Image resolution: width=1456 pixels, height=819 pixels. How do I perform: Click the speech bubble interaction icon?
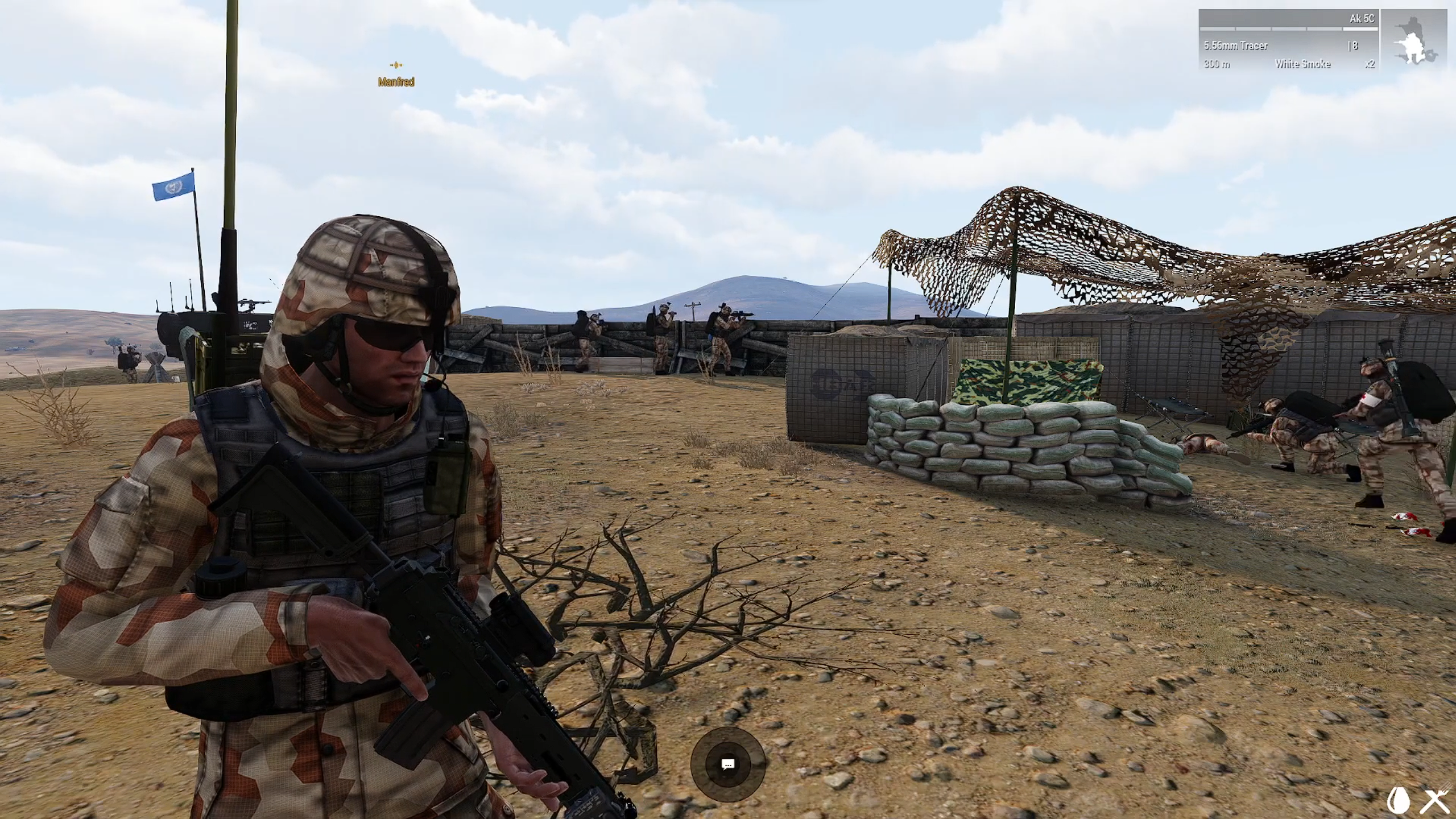tap(727, 764)
